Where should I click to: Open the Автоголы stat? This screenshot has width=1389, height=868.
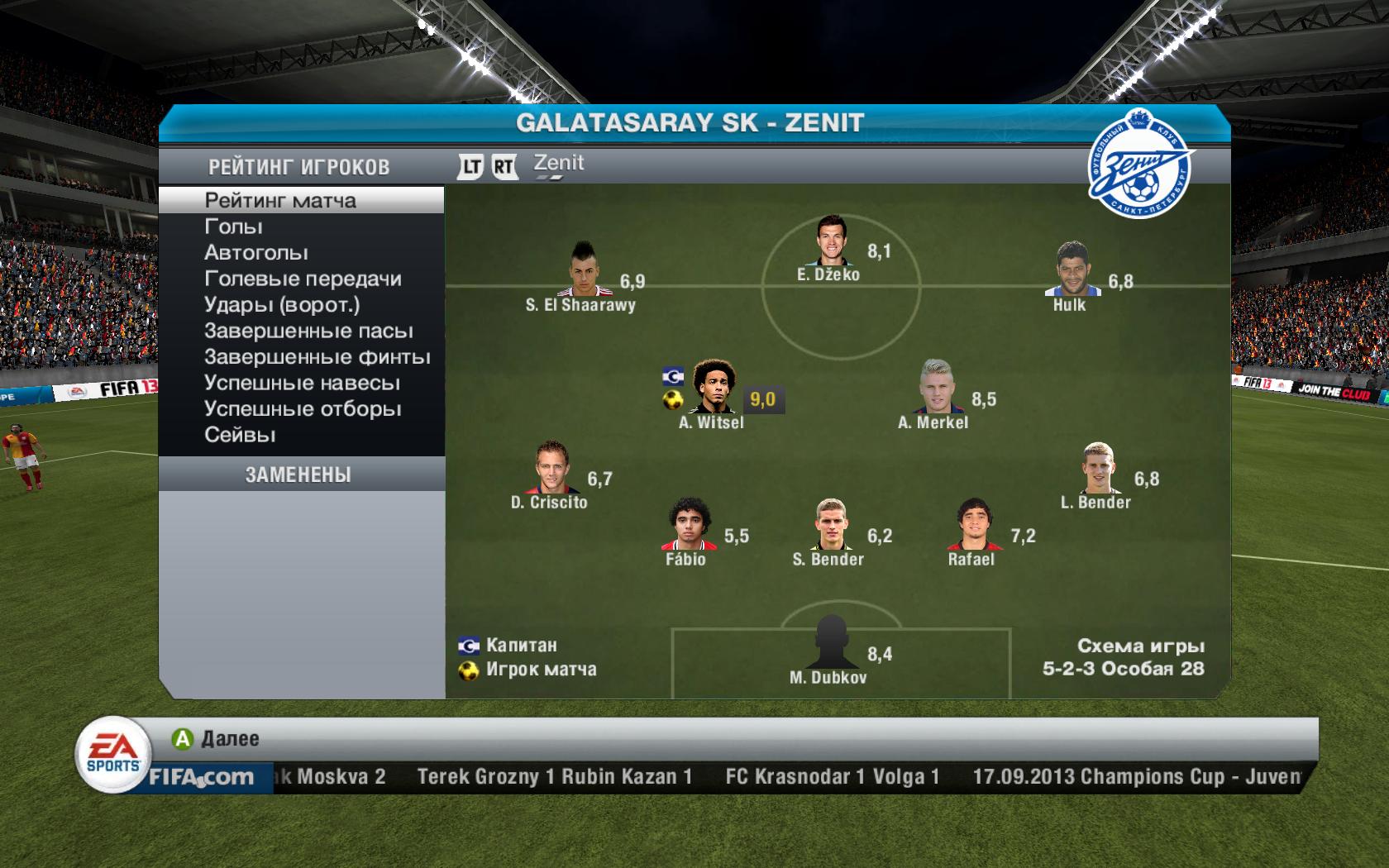255,253
